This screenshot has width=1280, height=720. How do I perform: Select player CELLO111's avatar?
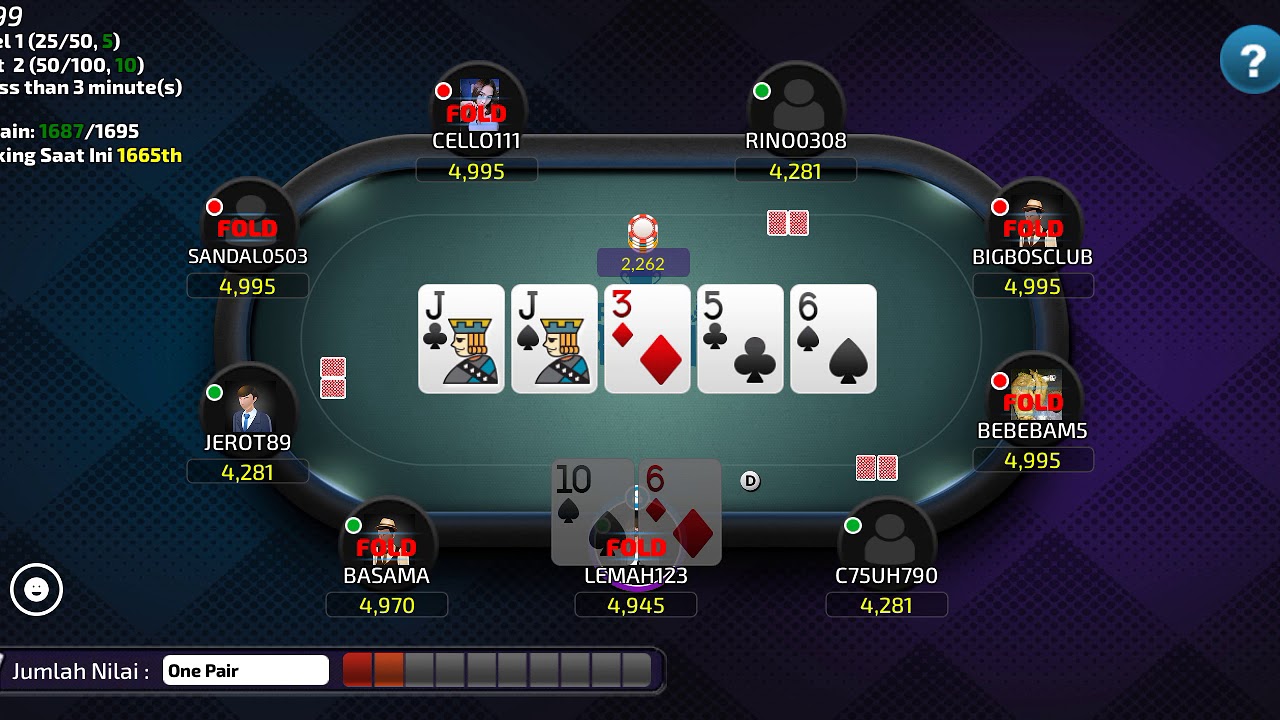(x=478, y=105)
